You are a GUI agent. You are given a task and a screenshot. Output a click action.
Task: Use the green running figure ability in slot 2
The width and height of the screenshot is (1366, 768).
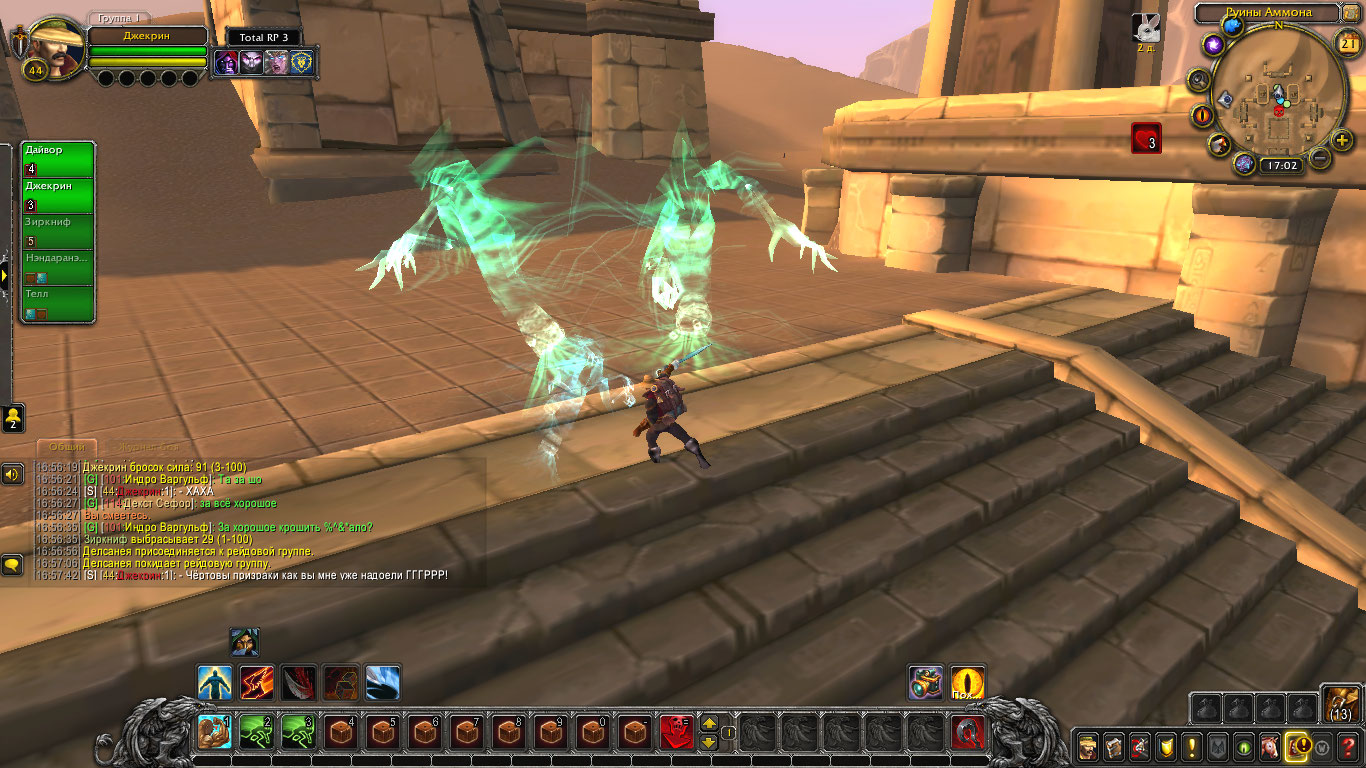pyautogui.click(x=256, y=732)
